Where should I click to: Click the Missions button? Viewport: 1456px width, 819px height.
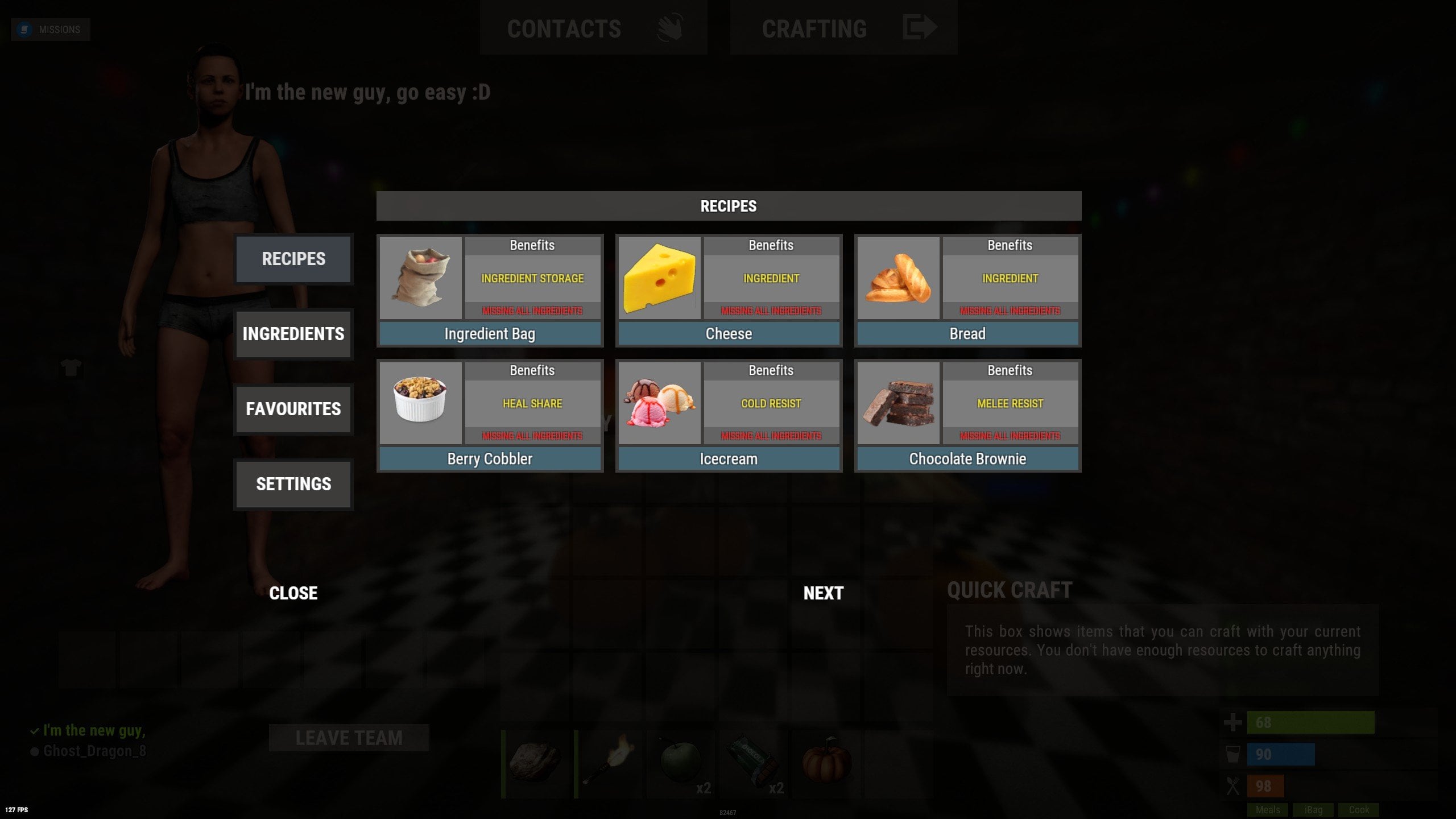[x=51, y=30]
